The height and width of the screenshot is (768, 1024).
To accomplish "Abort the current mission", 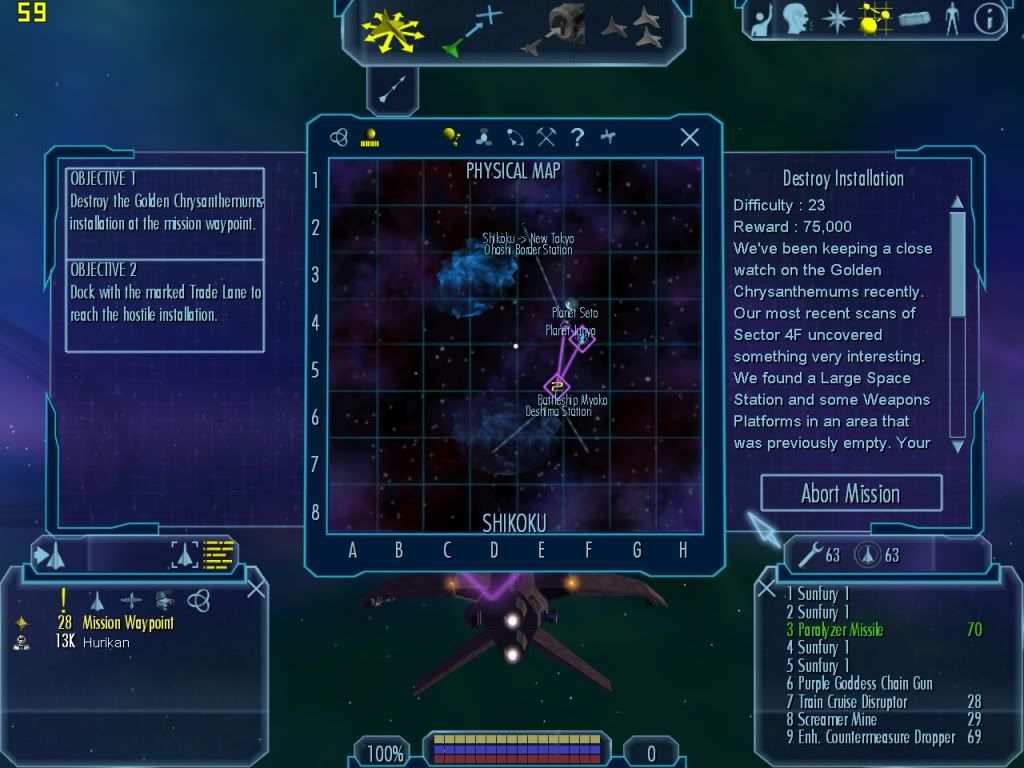I will (851, 493).
